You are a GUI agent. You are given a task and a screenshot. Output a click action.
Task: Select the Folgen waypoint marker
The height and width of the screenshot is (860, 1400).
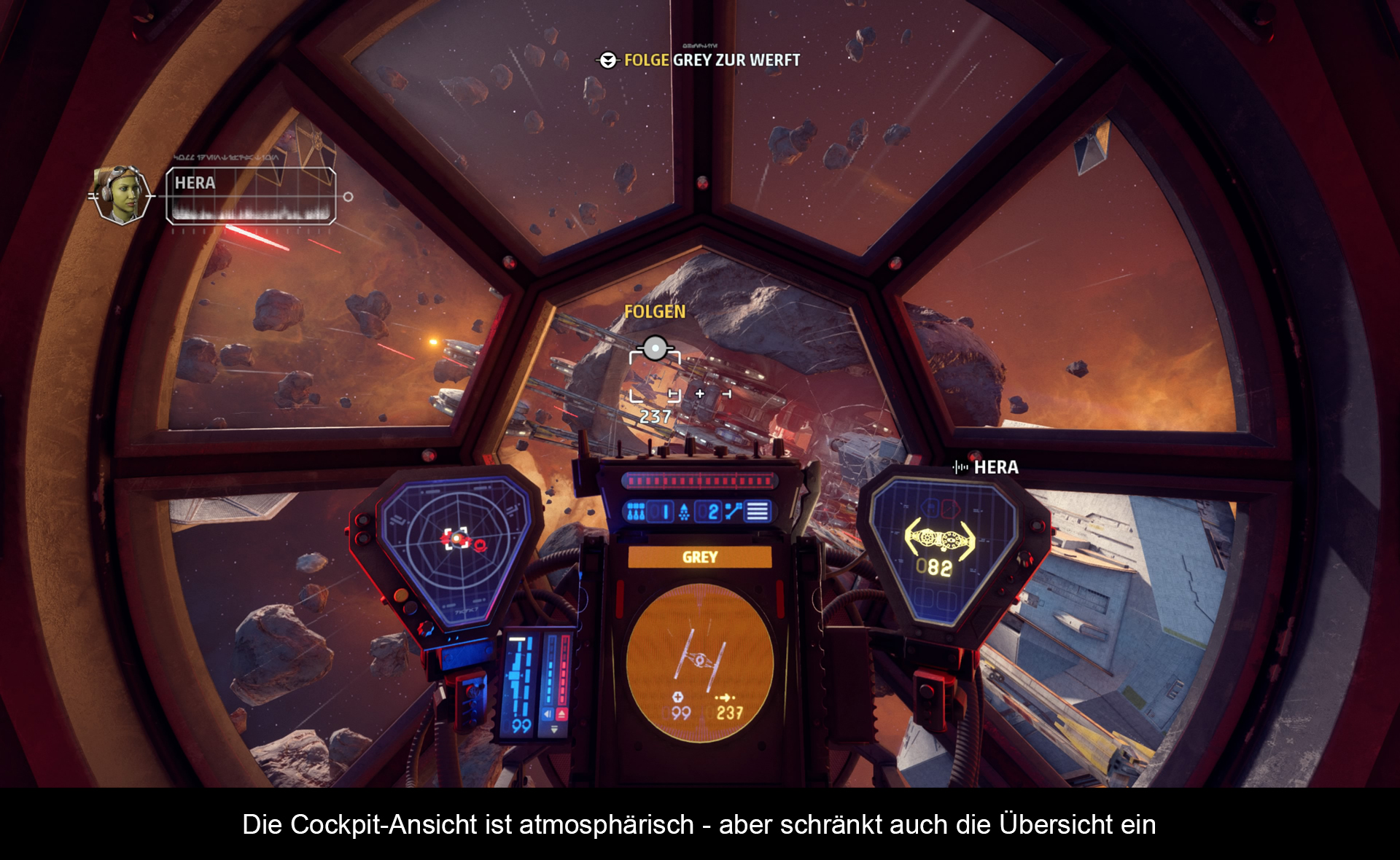pos(655,348)
